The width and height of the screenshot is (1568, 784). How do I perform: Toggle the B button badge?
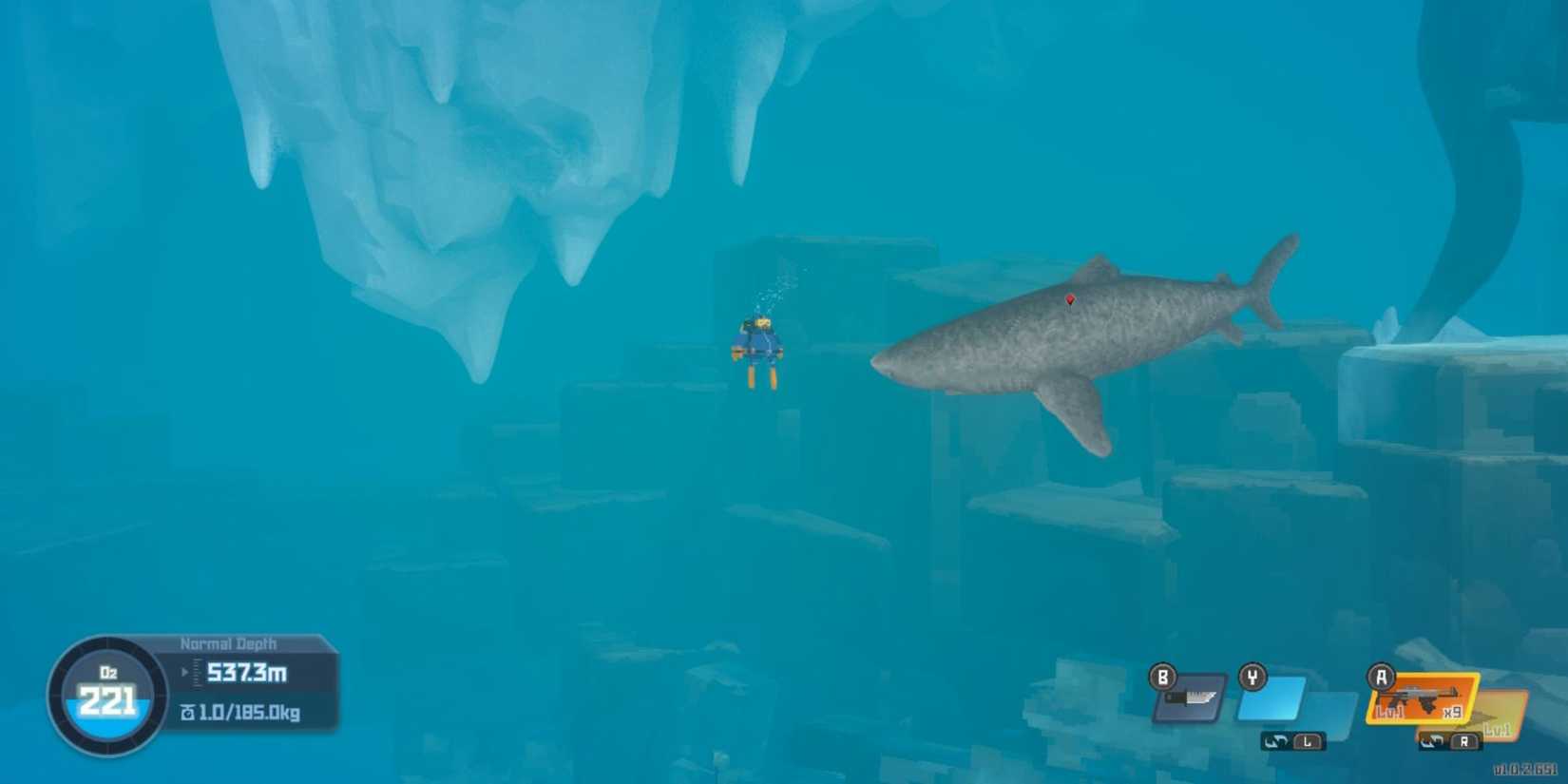(1162, 678)
